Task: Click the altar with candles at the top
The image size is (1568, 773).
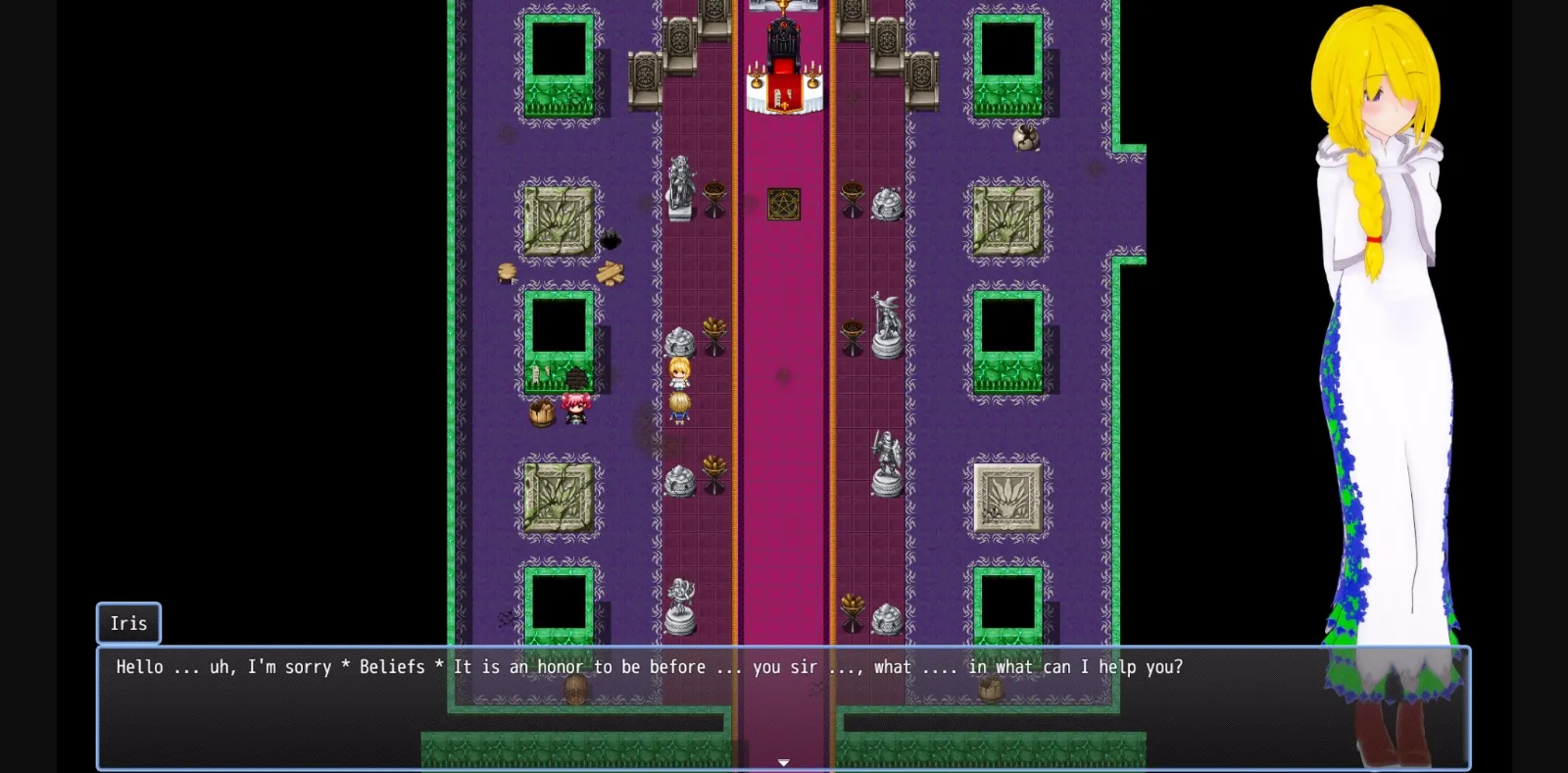Action: (x=784, y=86)
